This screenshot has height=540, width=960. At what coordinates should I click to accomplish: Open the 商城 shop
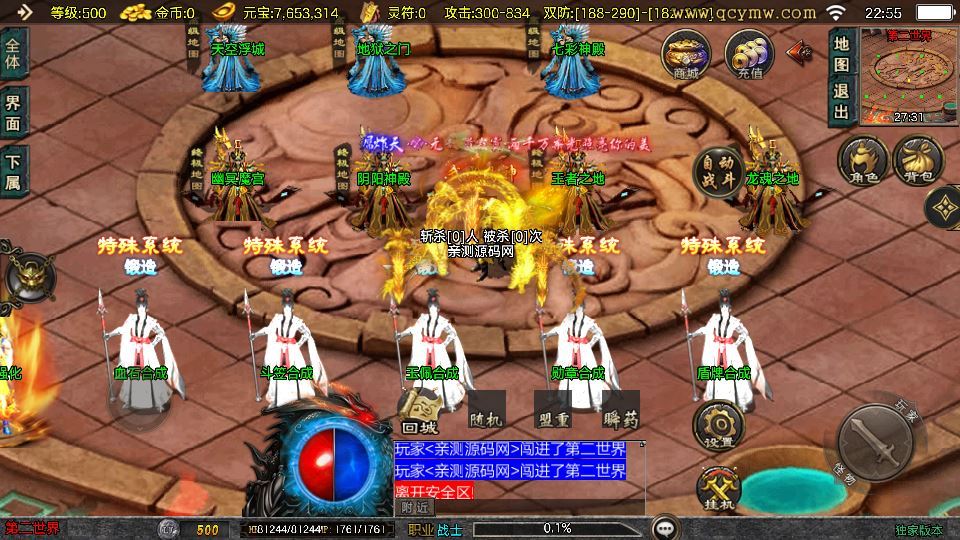686,53
